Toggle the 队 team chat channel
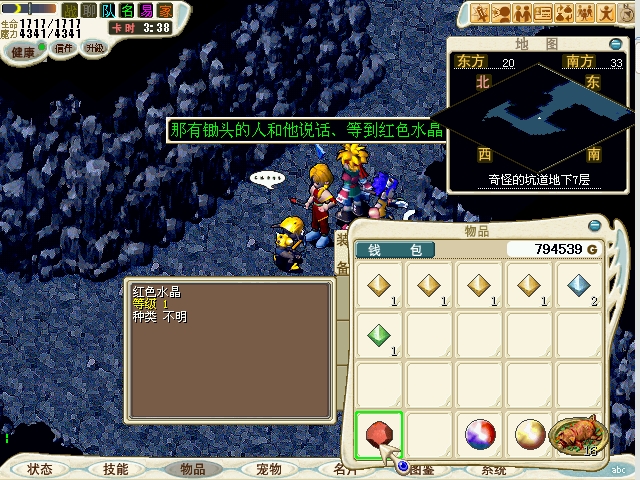 (110, 9)
